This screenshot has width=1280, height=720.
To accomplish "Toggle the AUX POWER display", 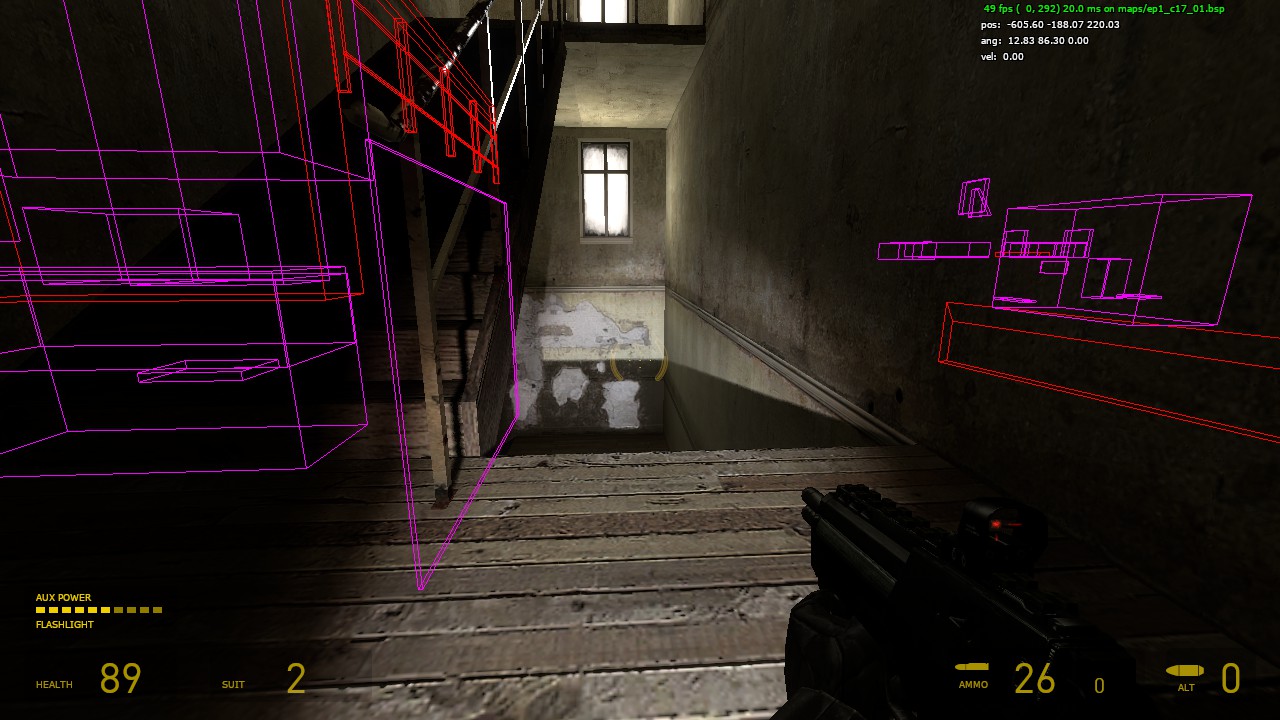I will pyautogui.click(x=63, y=596).
